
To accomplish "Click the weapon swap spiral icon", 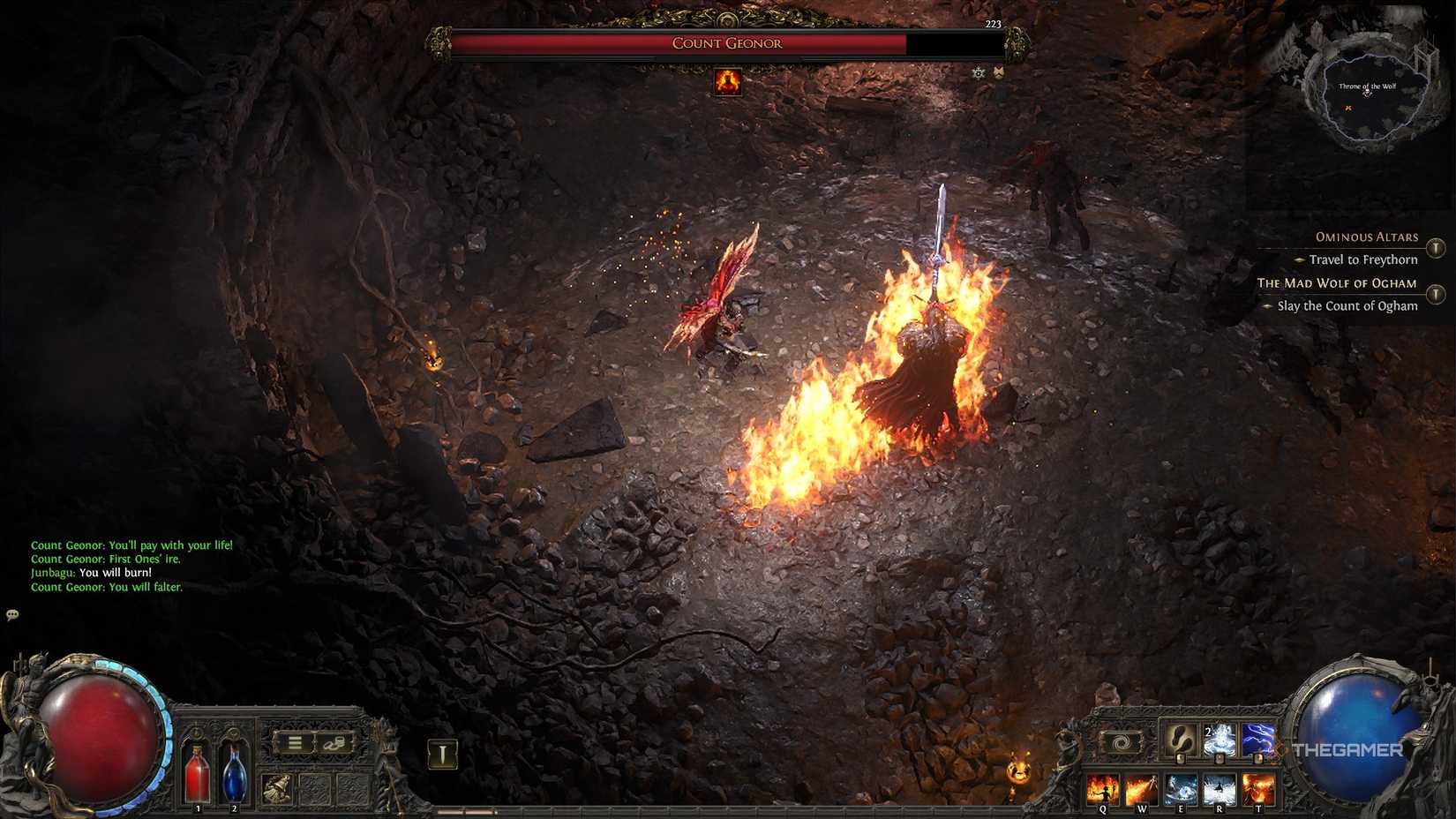I will click(1121, 743).
